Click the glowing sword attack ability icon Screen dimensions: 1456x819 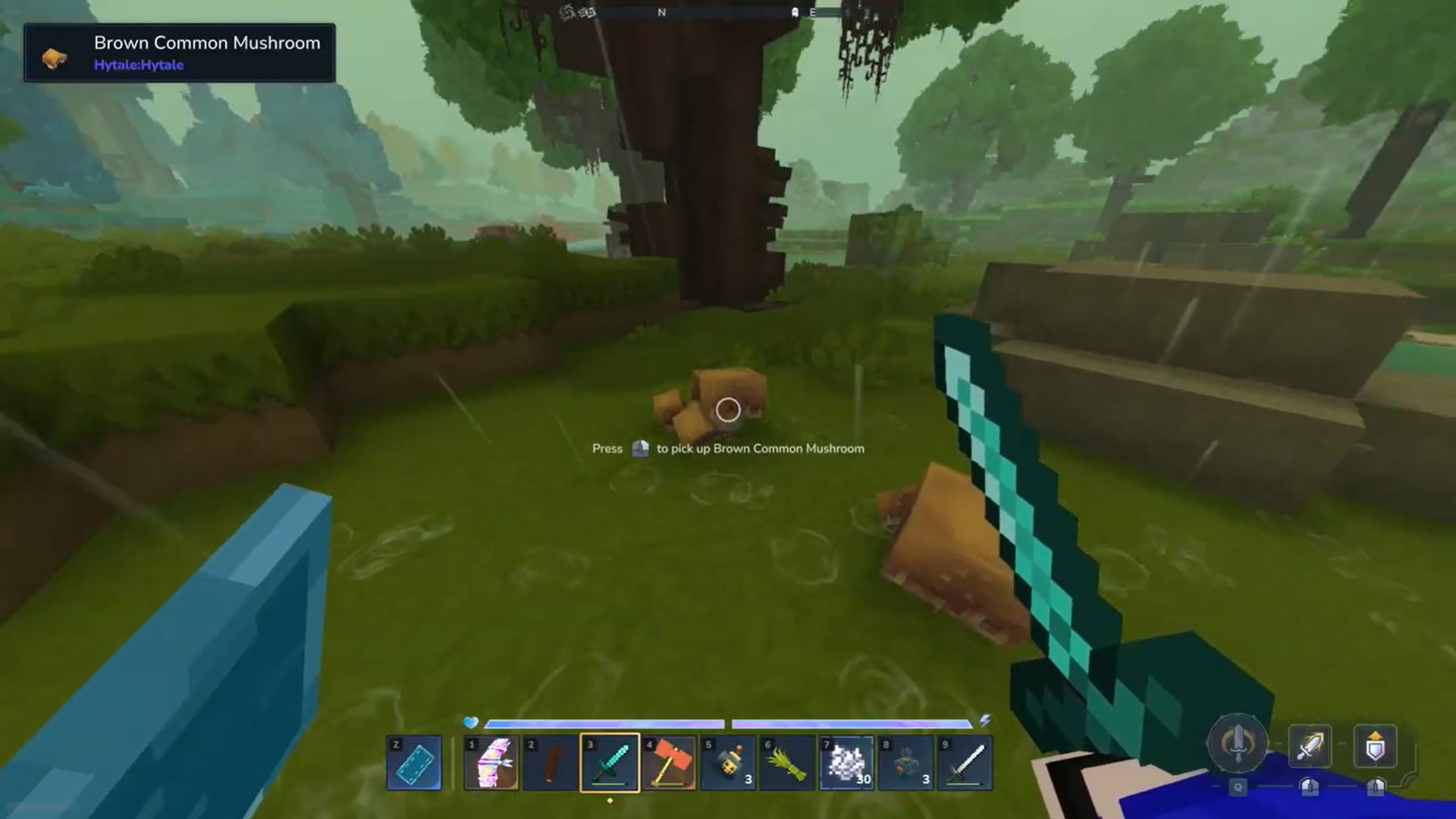coord(1310,747)
